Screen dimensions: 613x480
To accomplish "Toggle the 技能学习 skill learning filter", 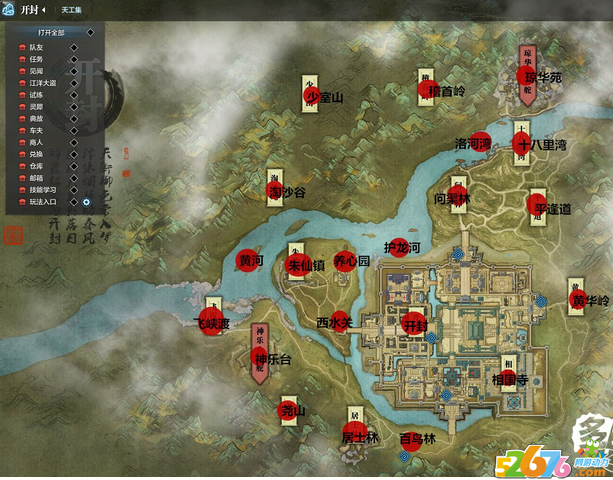I will [x=73, y=189].
